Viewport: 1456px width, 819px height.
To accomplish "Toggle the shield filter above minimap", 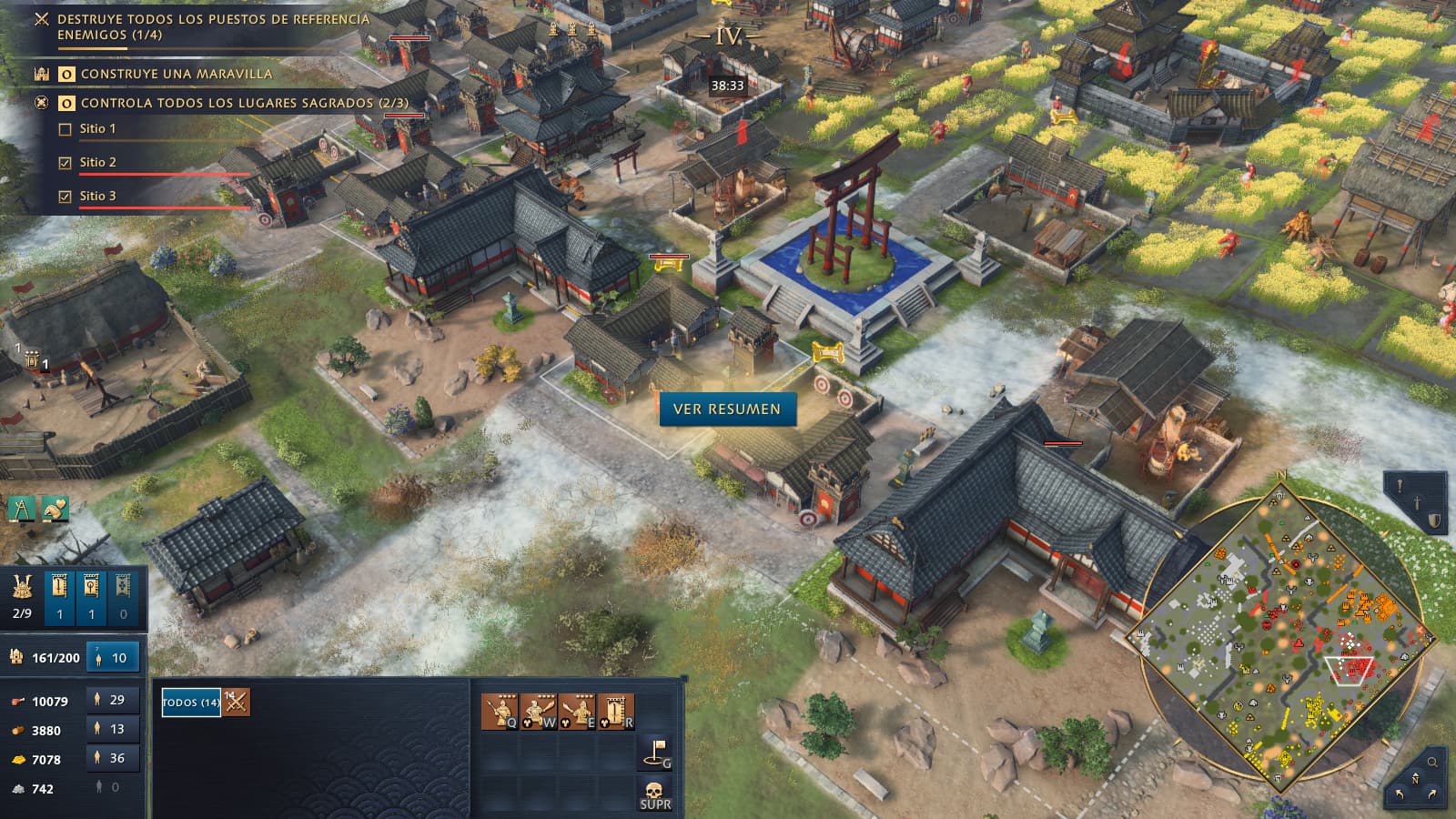I will click(x=1434, y=521).
